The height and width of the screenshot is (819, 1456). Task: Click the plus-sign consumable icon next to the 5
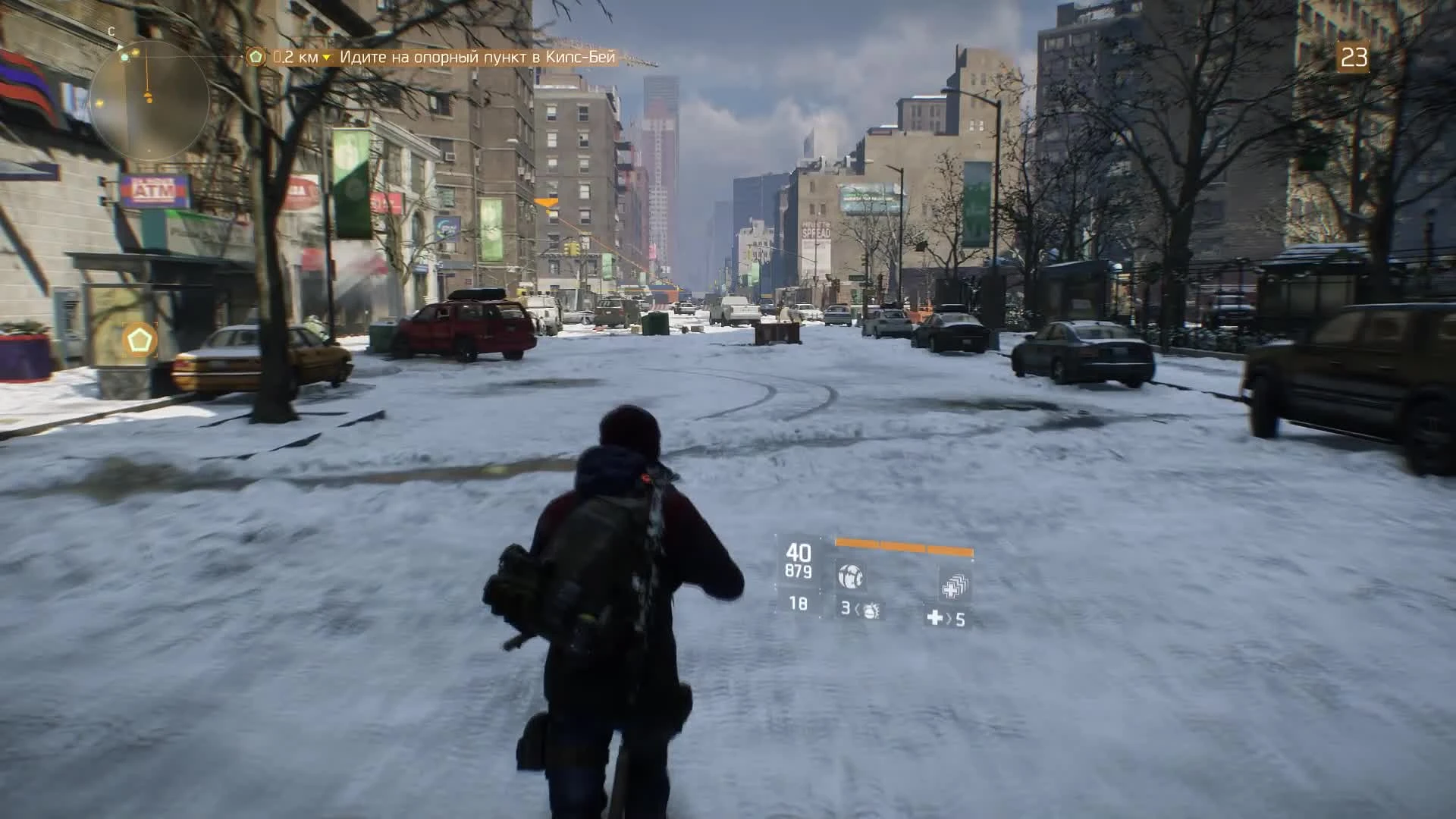click(934, 619)
